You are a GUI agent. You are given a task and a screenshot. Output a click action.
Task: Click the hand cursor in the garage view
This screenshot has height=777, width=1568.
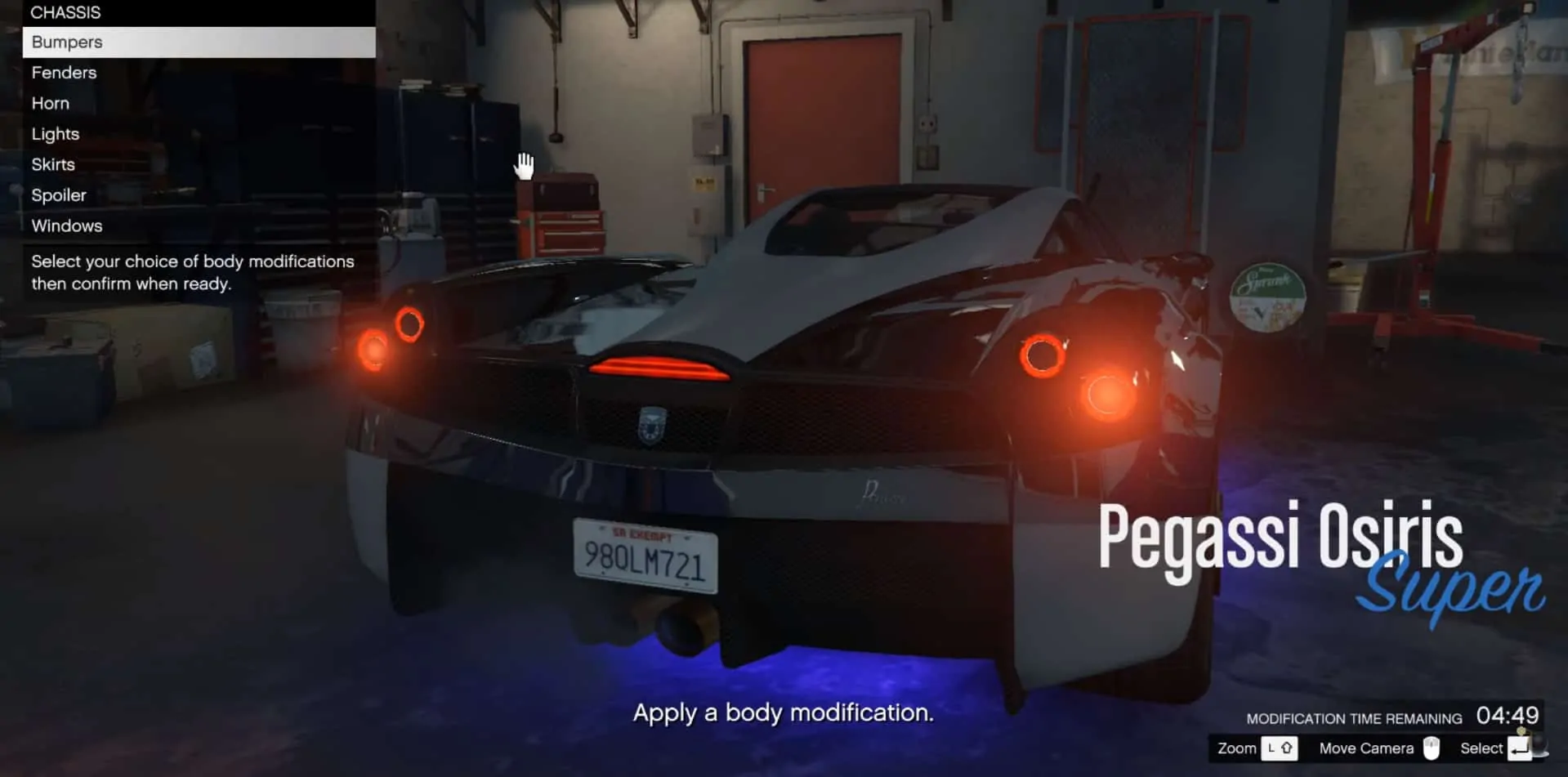pyautogui.click(x=524, y=165)
